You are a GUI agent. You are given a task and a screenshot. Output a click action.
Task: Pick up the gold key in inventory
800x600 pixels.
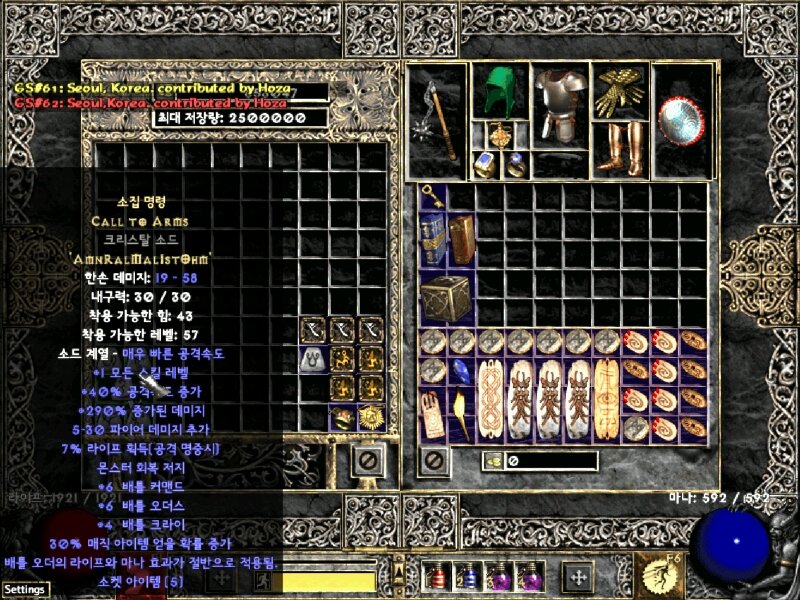coord(433,195)
